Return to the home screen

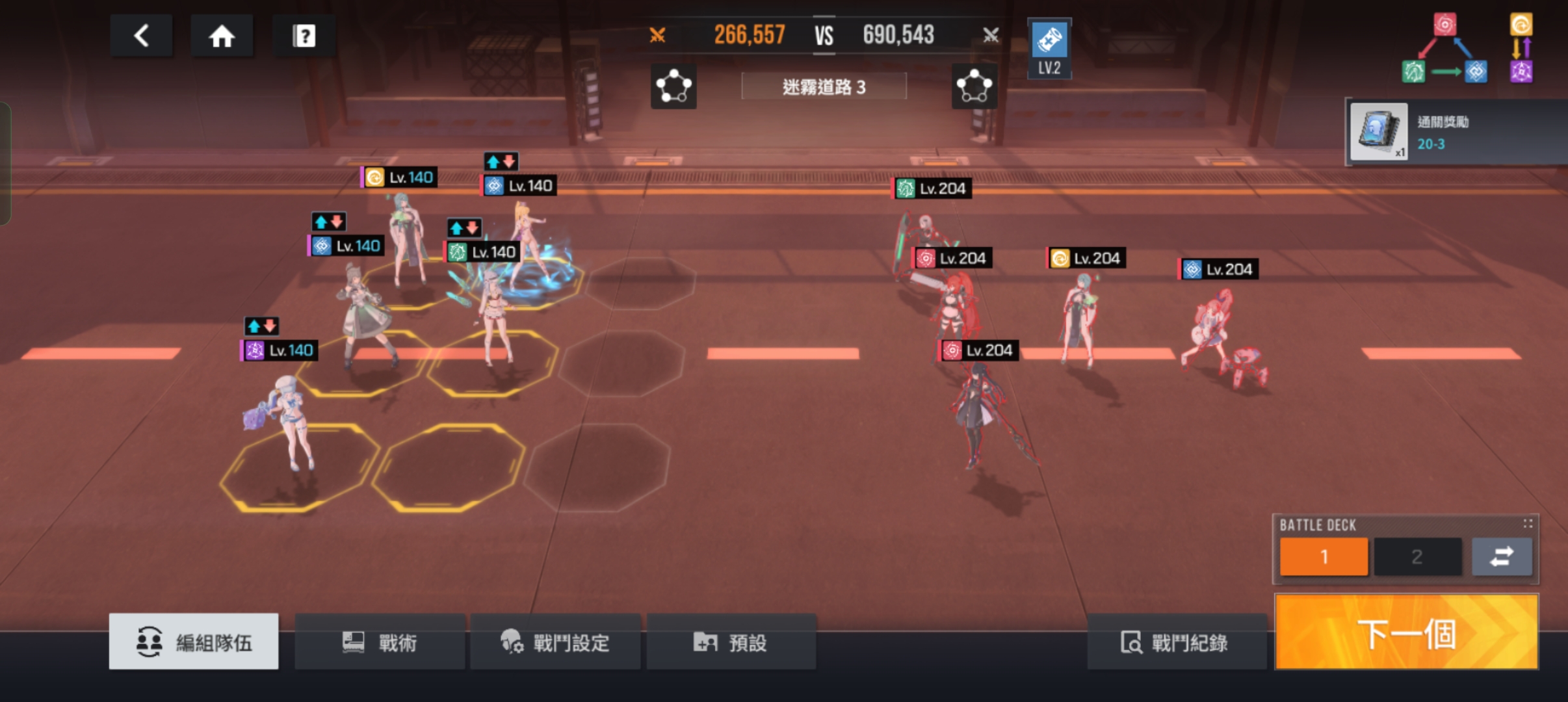[222, 35]
